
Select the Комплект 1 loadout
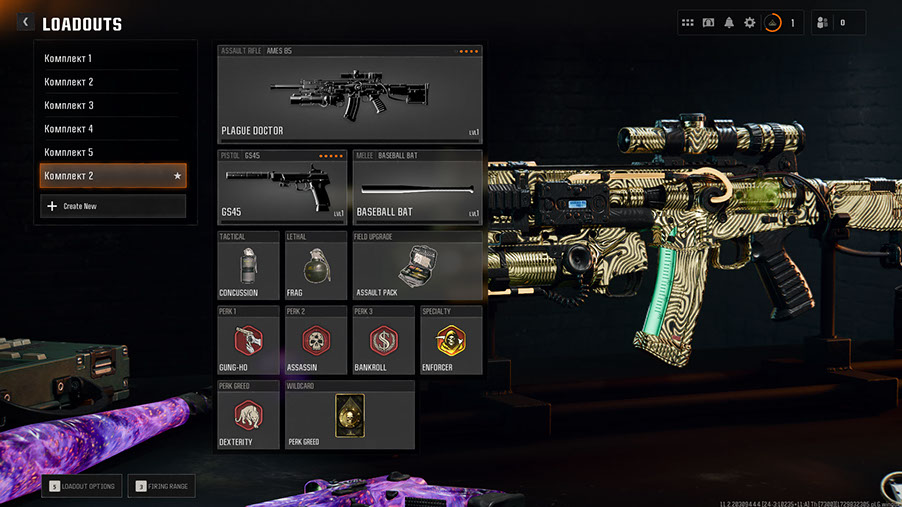pyautogui.click(x=110, y=58)
